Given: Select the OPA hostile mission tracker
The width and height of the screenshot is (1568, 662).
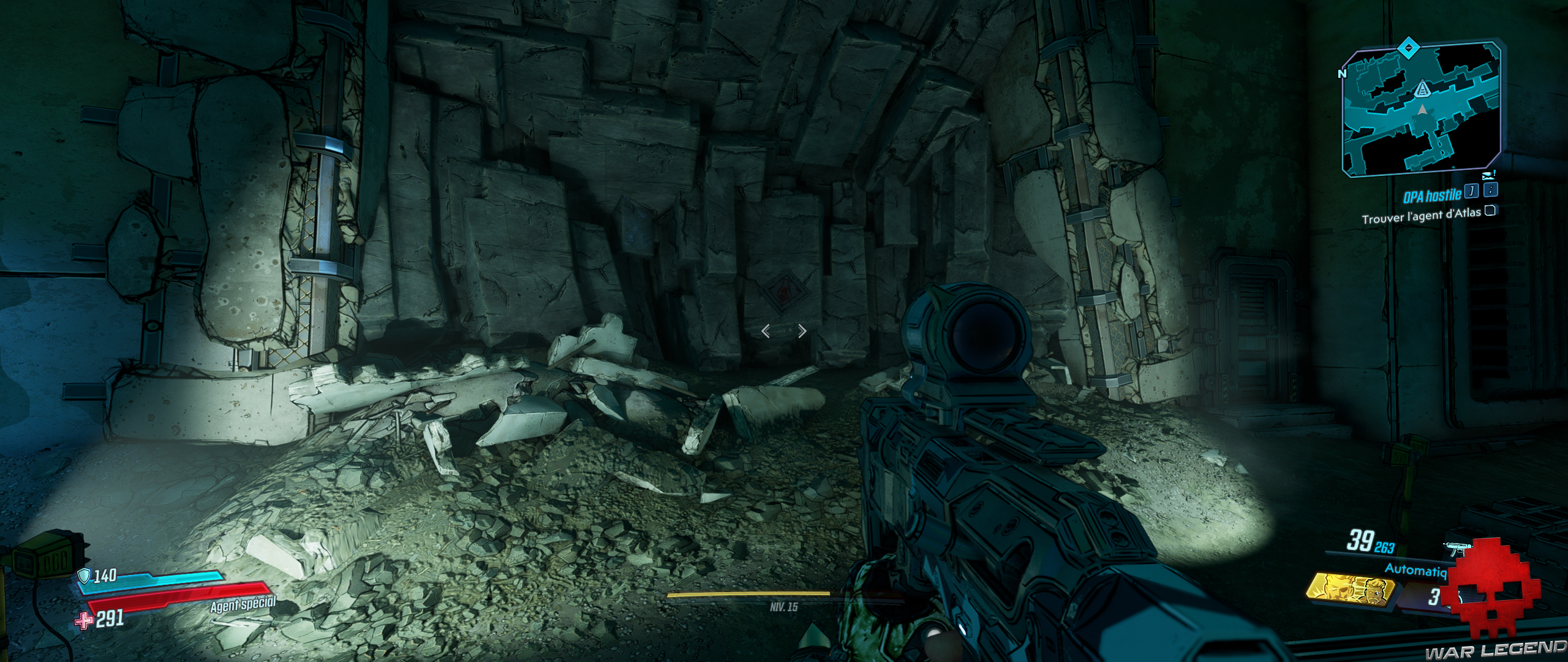Looking at the screenshot, I should [1432, 196].
